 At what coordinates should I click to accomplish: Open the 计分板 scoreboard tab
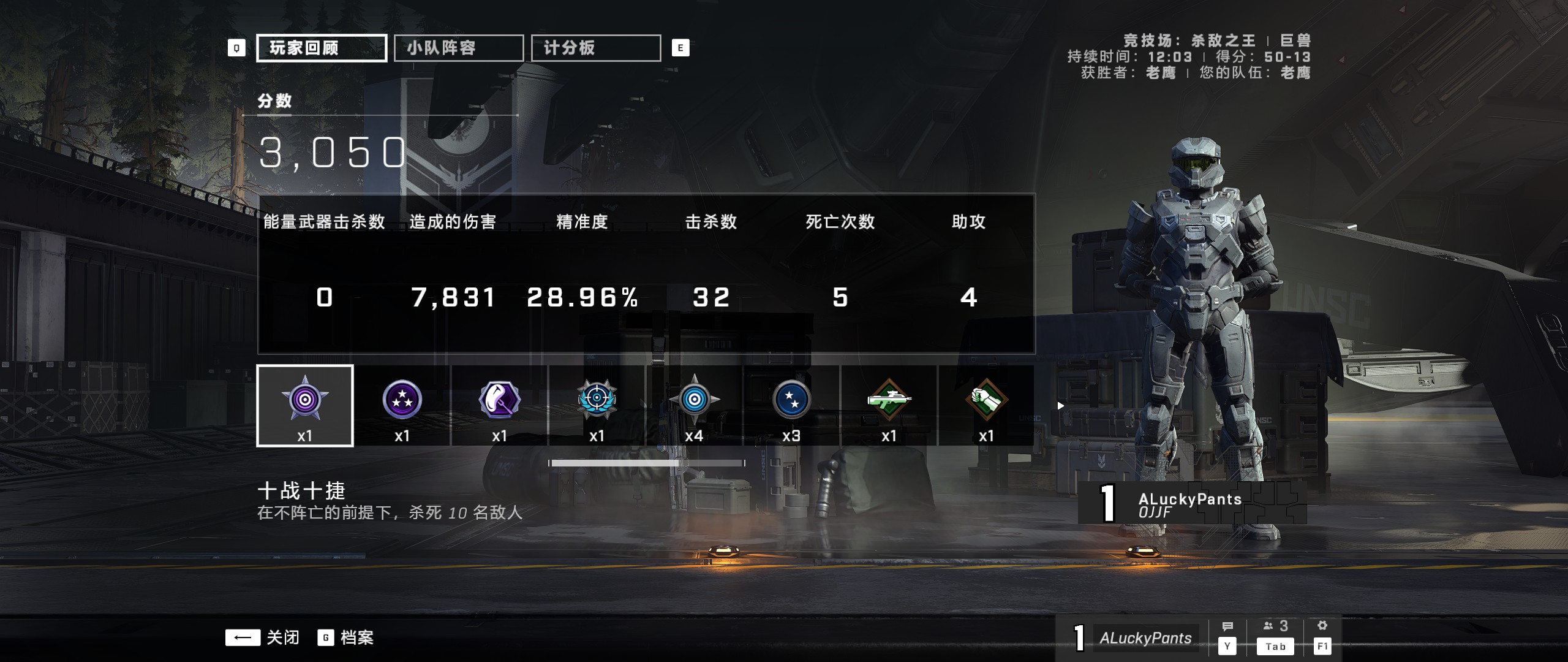click(595, 47)
